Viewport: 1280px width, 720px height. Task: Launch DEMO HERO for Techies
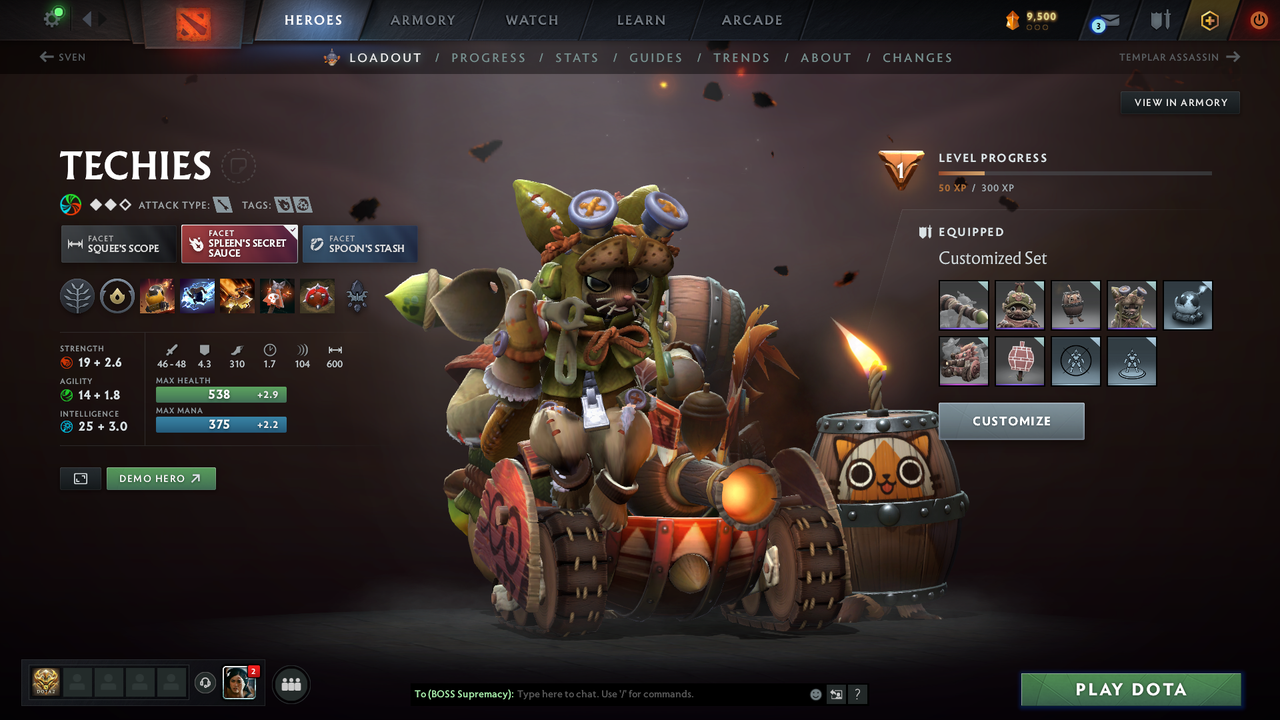click(160, 478)
